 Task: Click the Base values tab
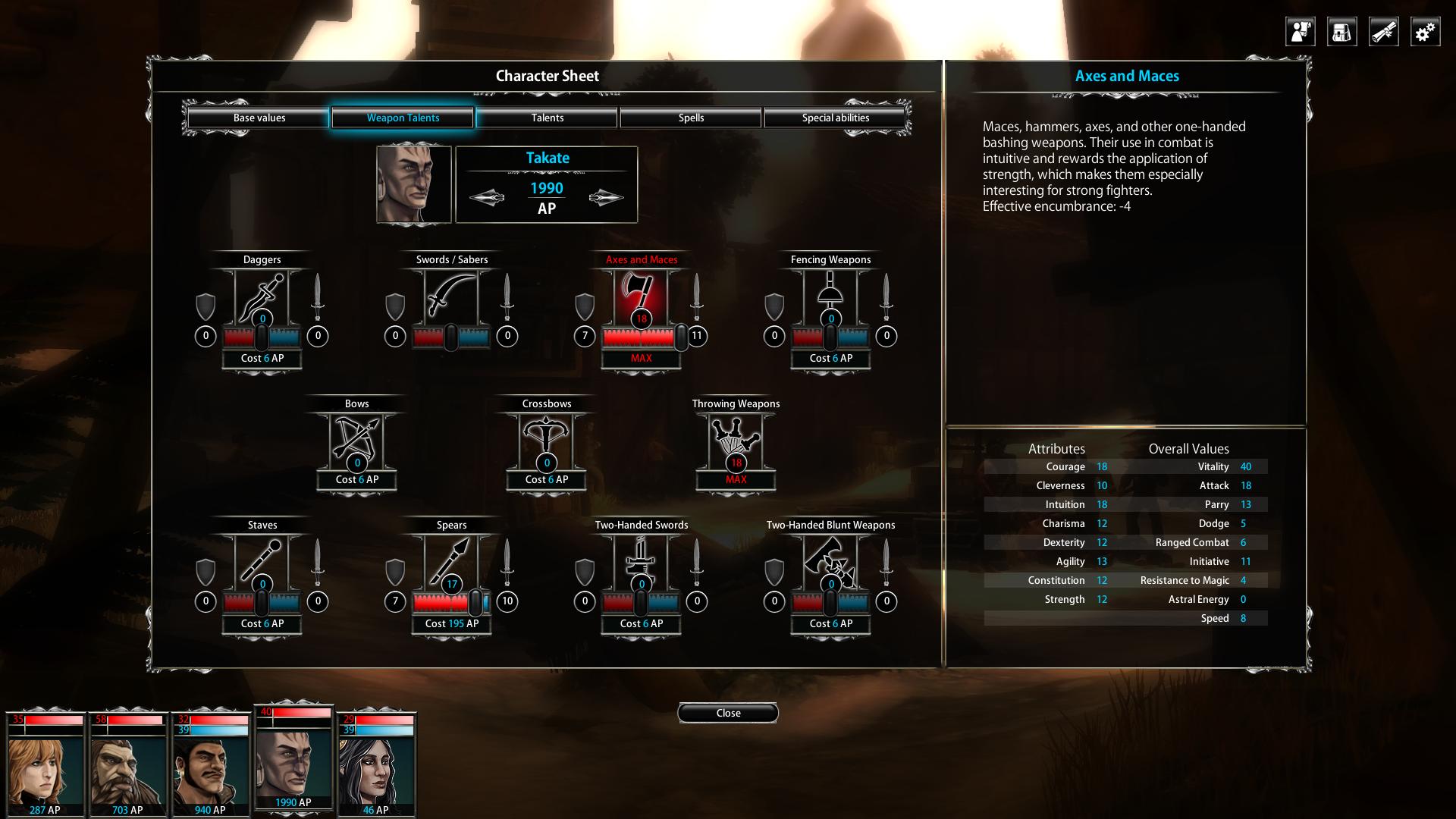click(259, 118)
